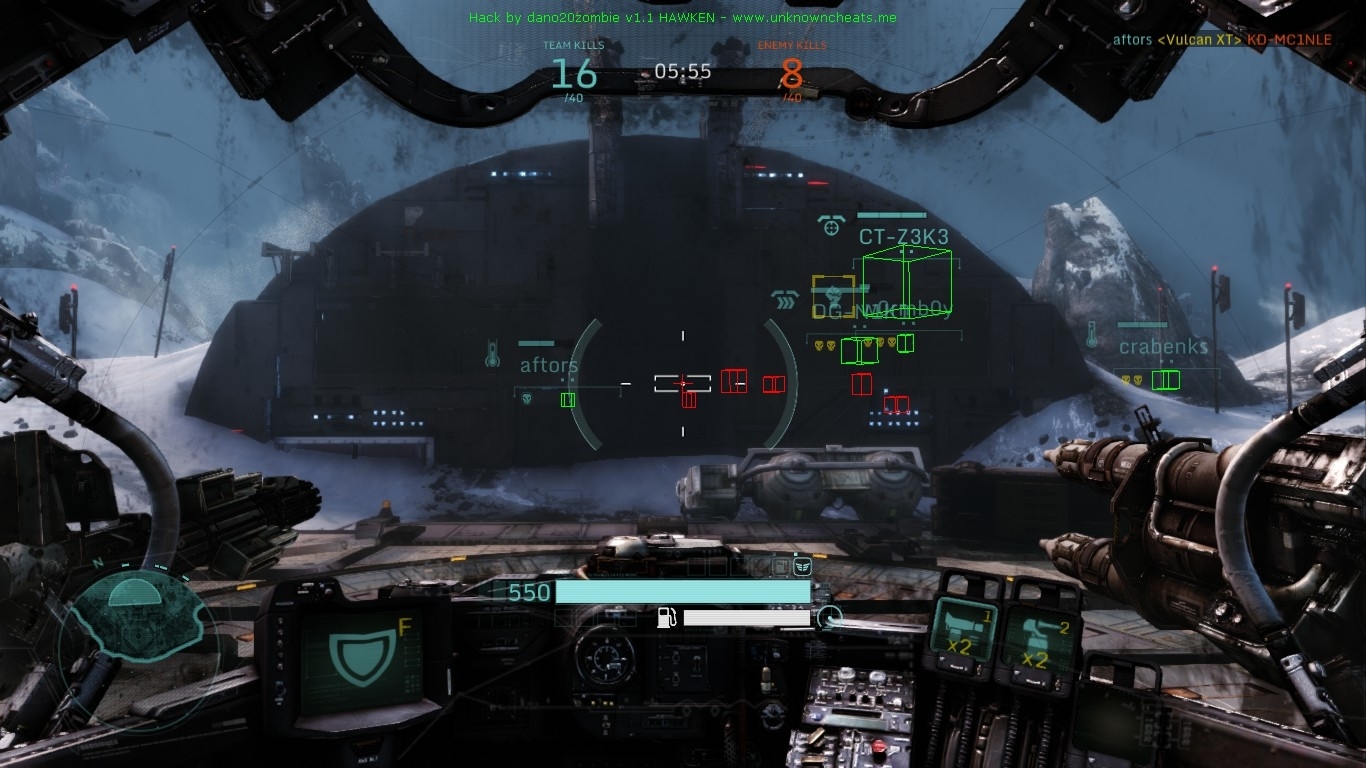Click the small icon above the health bar
The height and width of the screenshot is (768, 1366).
(801, 567)
